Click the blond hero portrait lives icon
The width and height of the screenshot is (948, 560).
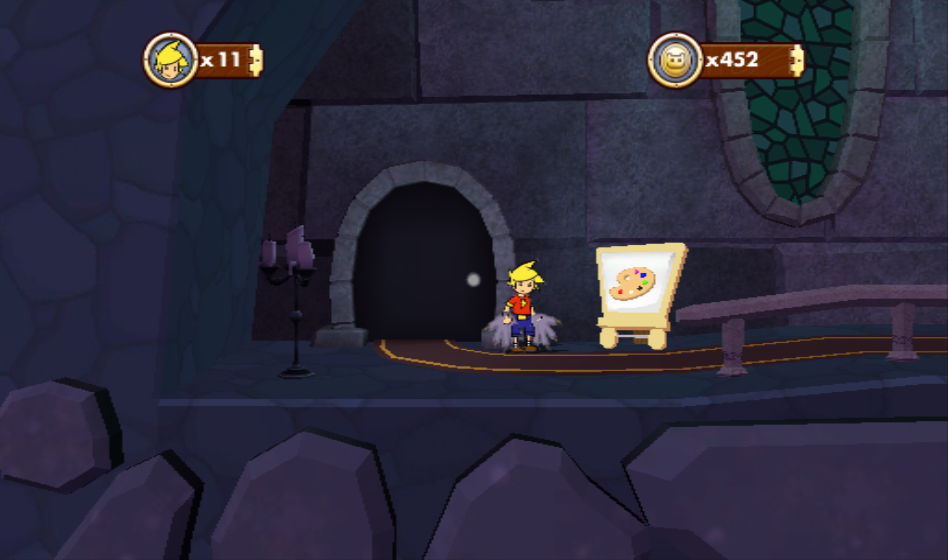pyautogui.click(x=170, y=60)
